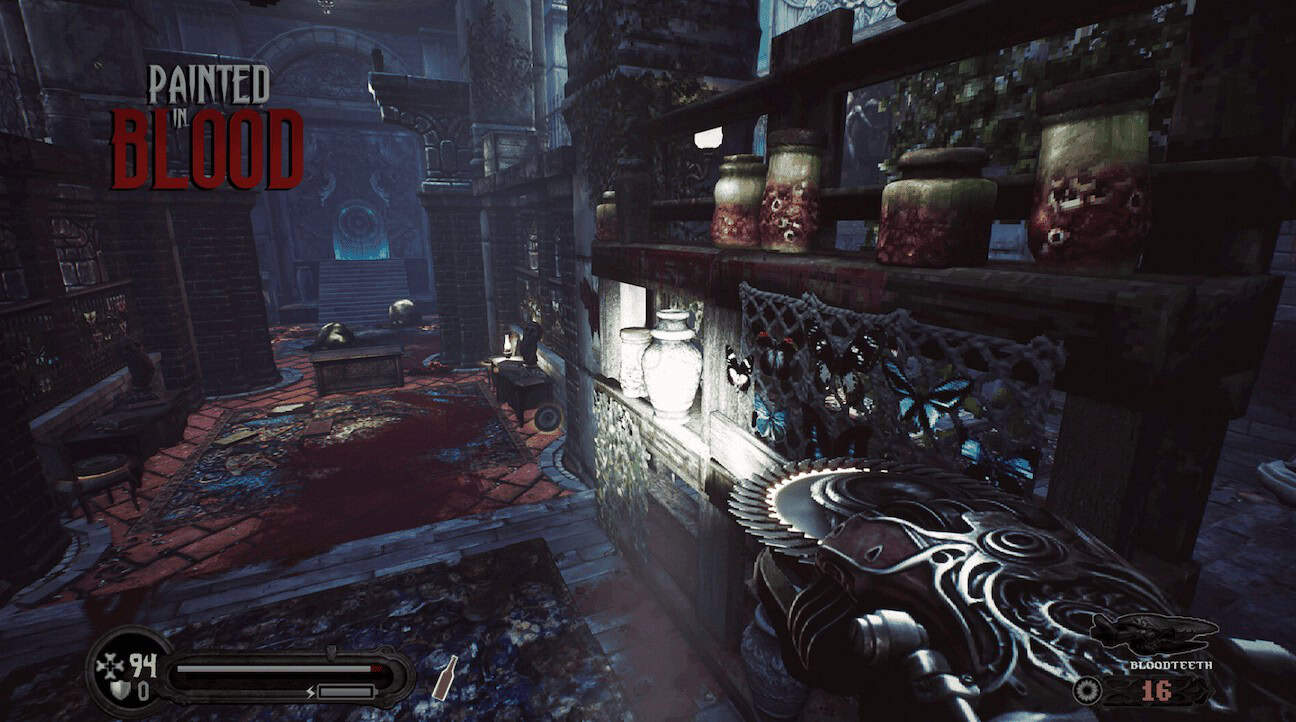Click the lightning stamina icon
Screen dimensions: 1296x722
click(310, 690)
